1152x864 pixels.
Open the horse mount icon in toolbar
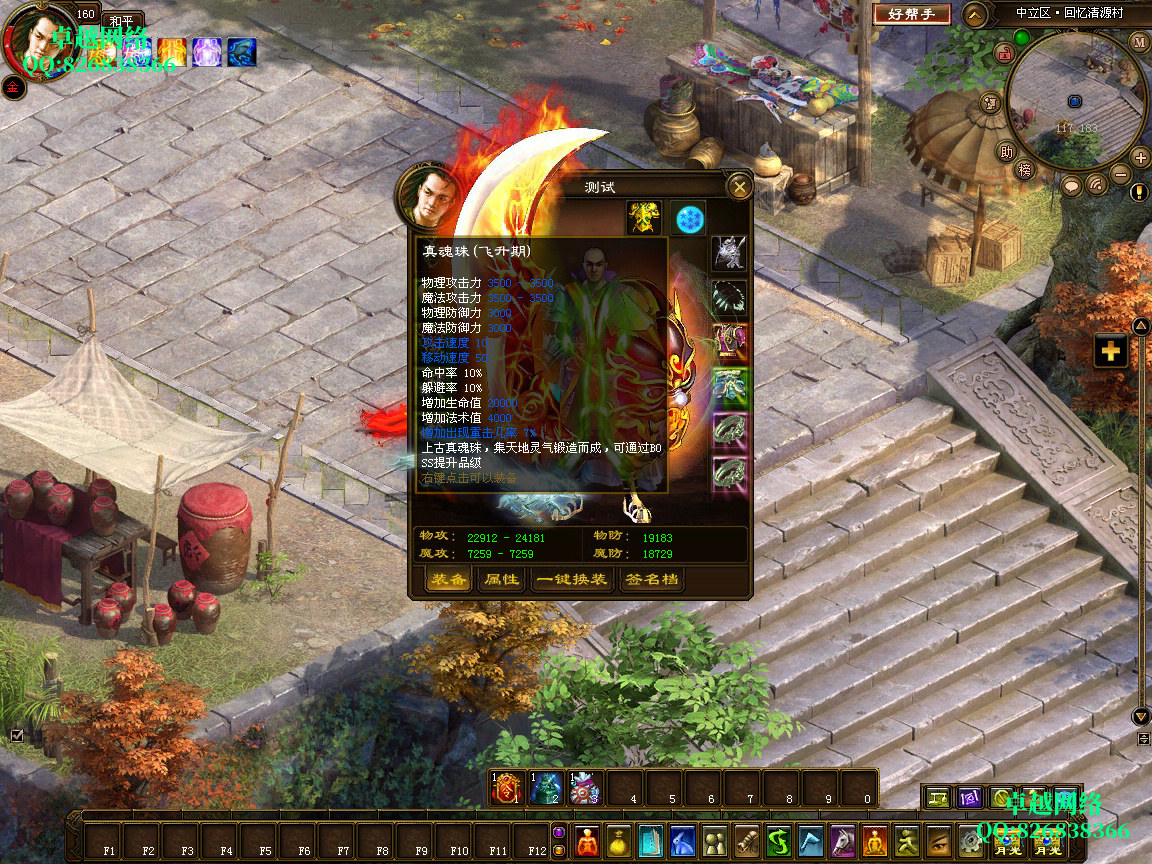tap(843, 840)
